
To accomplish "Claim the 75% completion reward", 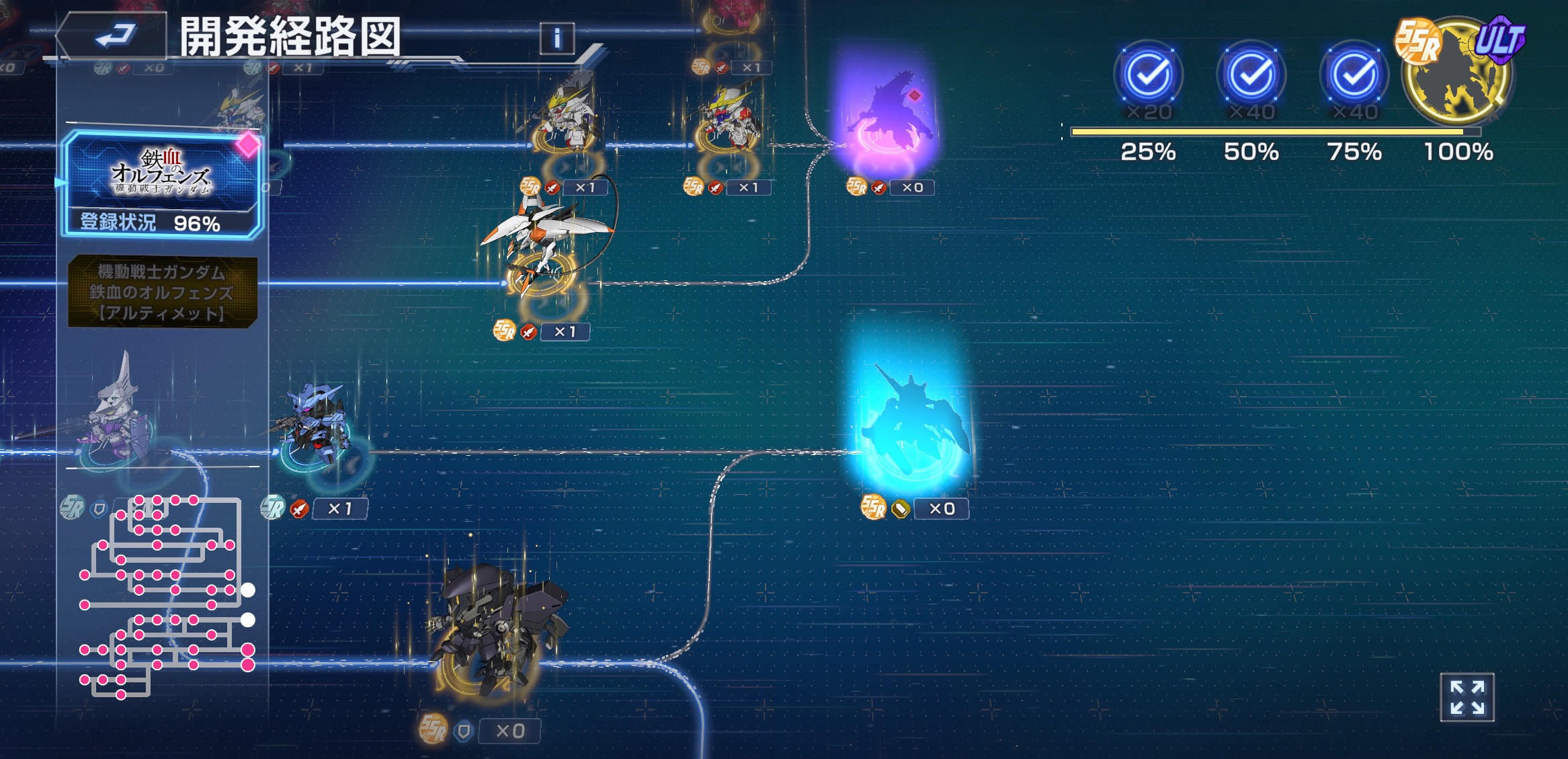I will [x=1354, y=75].
